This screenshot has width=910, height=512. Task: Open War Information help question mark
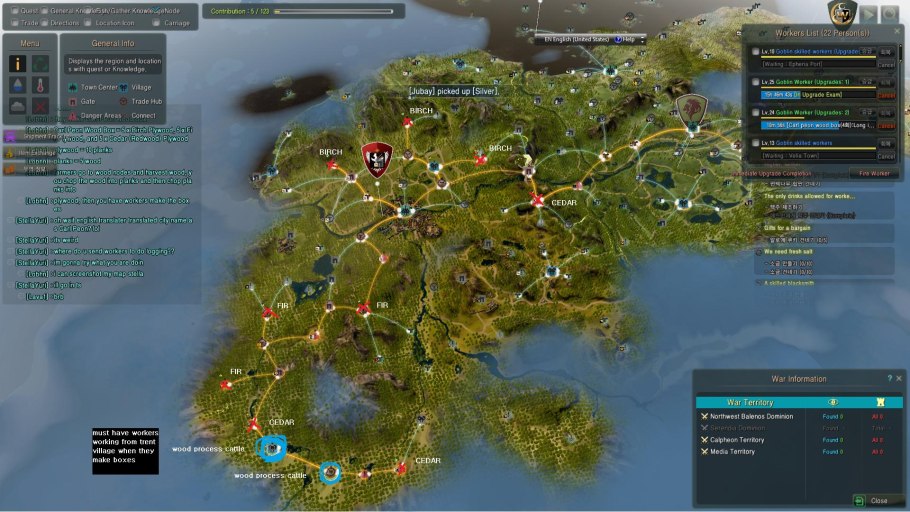click(x=889, y=379)
